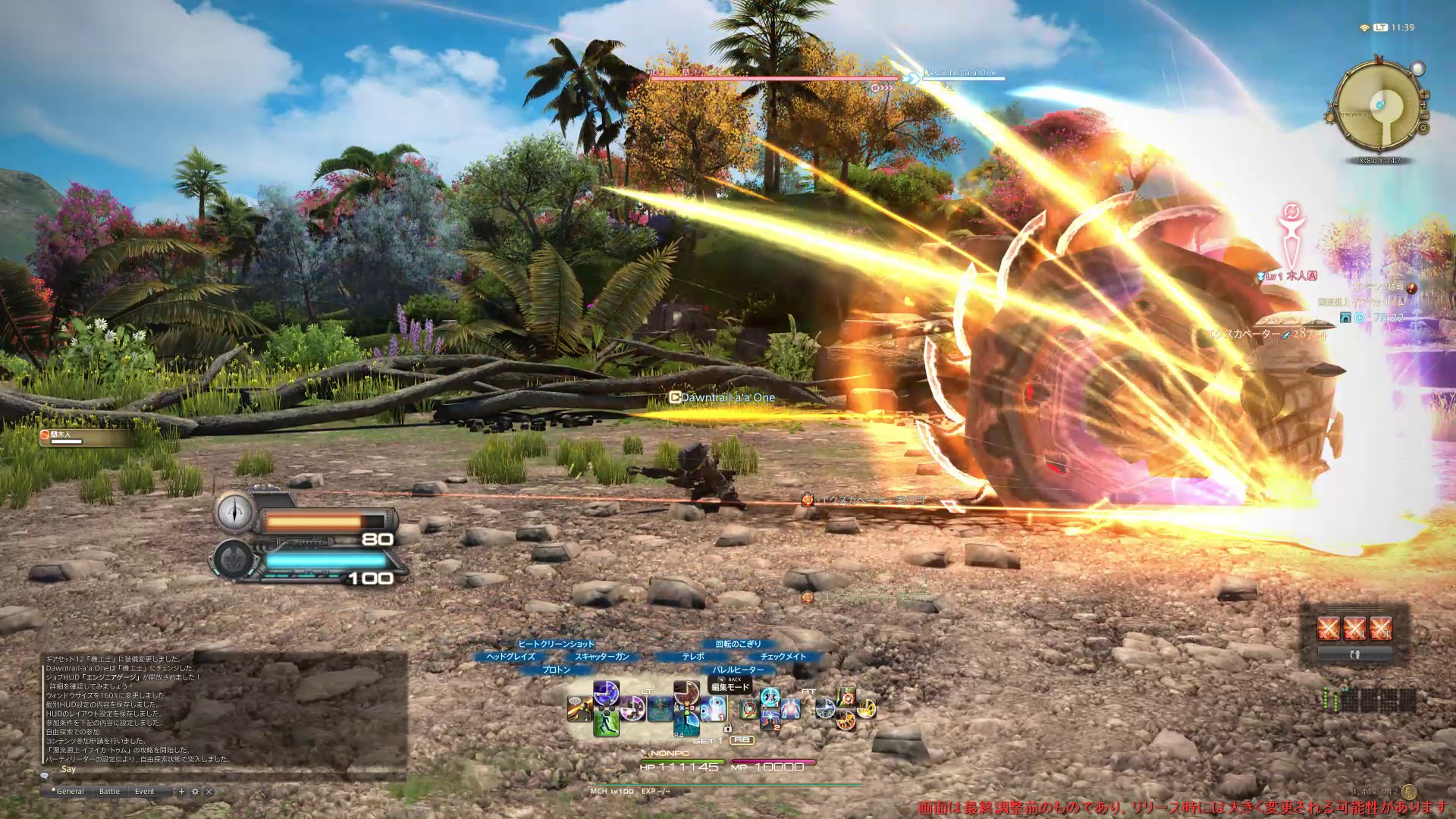
Task: Open minimap settings gear
Action: (x=1423, y=129)
